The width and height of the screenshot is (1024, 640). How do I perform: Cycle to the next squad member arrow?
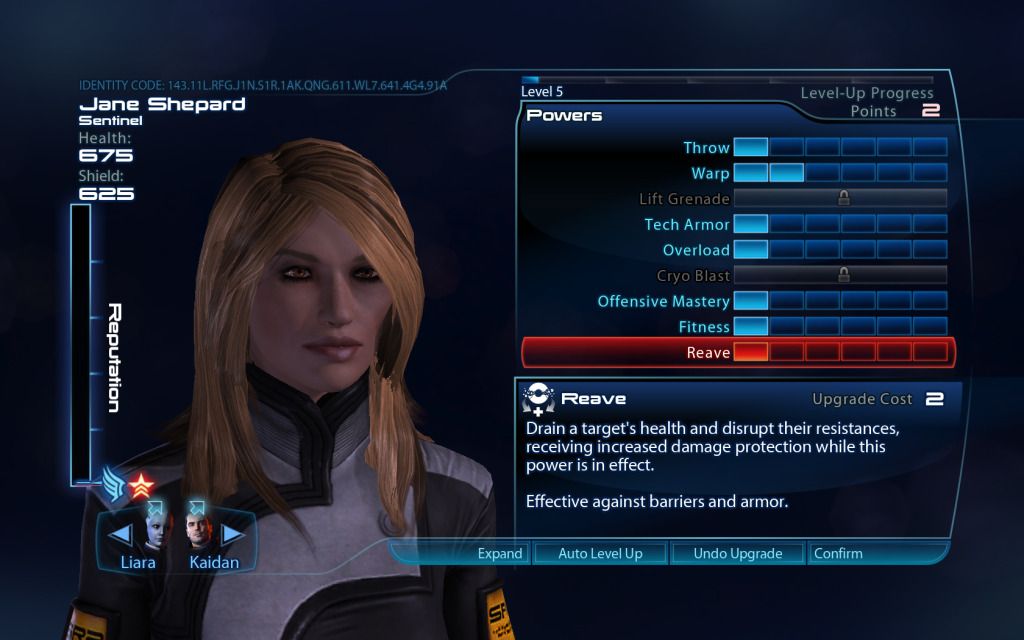coord(232,533)
